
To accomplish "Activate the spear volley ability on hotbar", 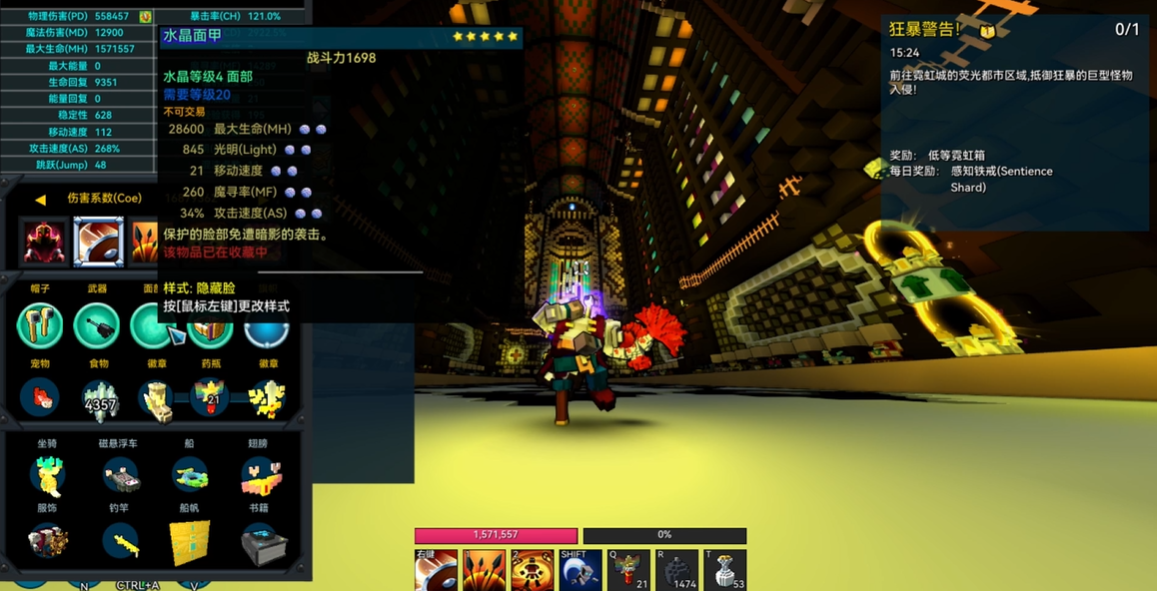I will 484,570.
